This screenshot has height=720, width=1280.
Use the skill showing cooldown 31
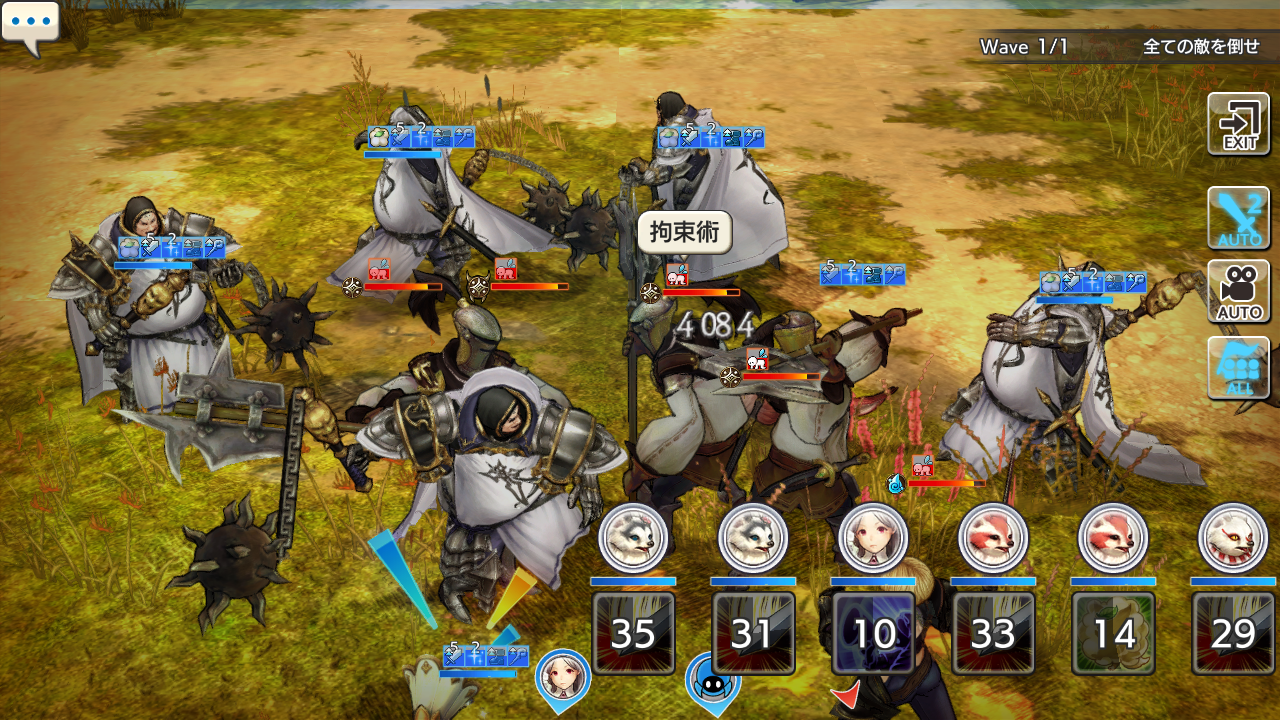pos(753,633)
